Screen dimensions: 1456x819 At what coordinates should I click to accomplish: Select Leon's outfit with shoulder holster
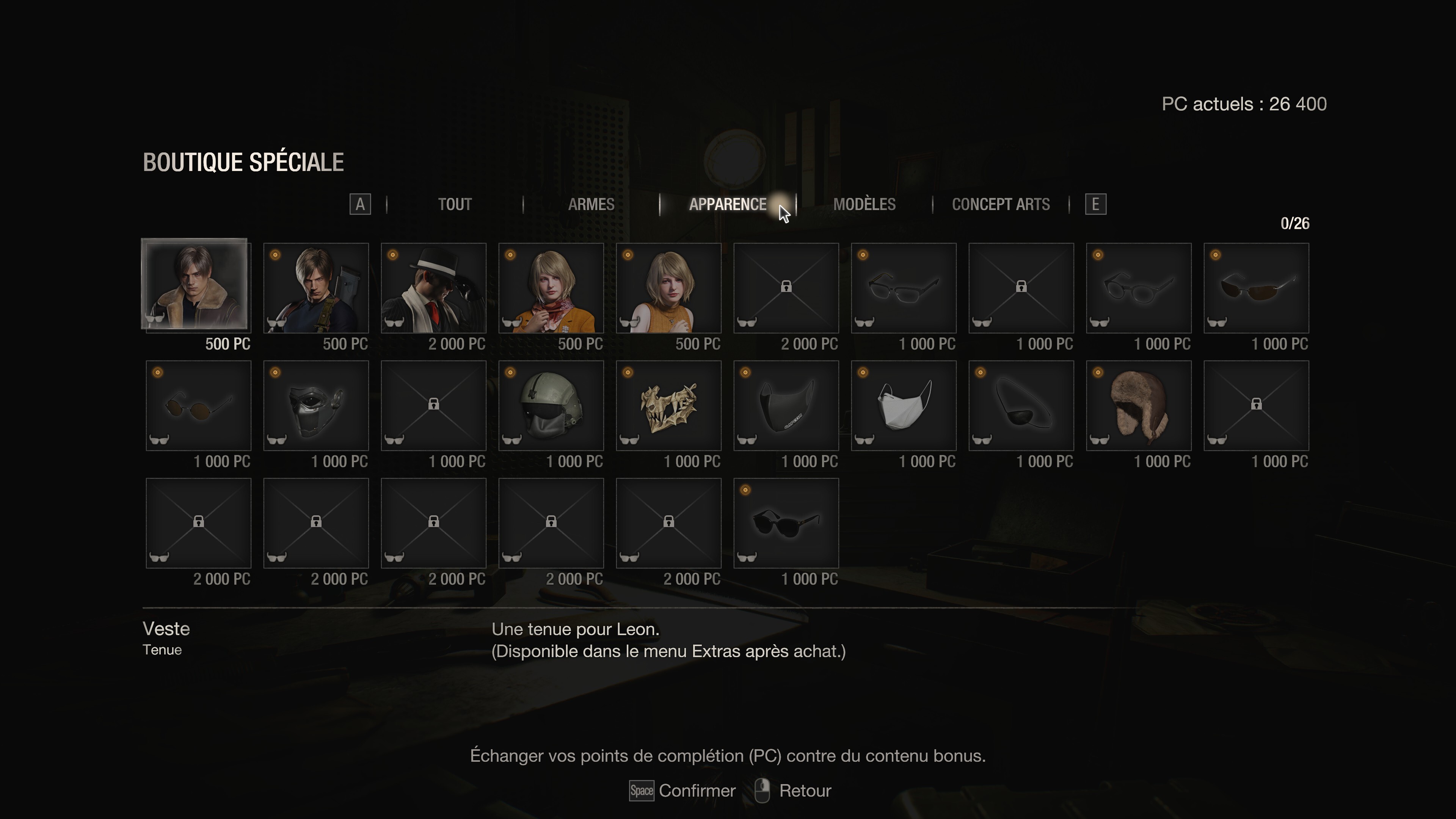(316, 288)
